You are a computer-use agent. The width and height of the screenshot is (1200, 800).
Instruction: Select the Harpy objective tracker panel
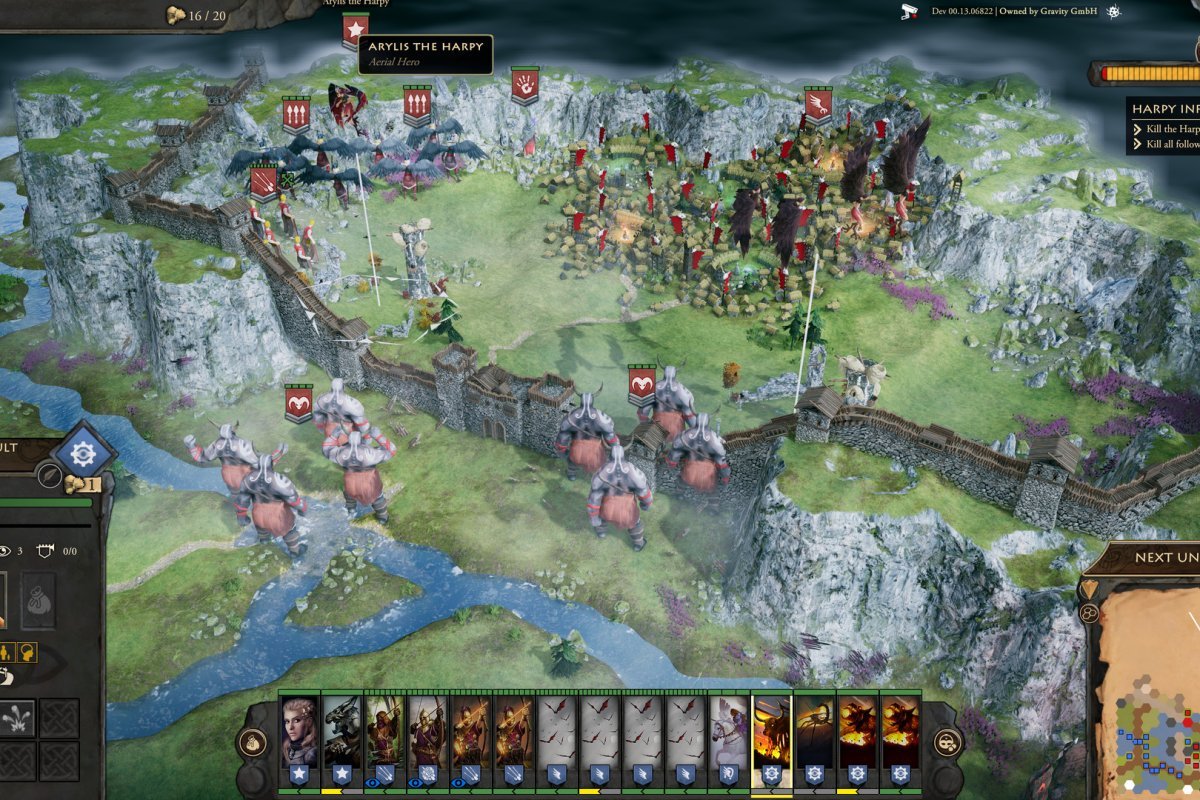(x=1163, y=126)
